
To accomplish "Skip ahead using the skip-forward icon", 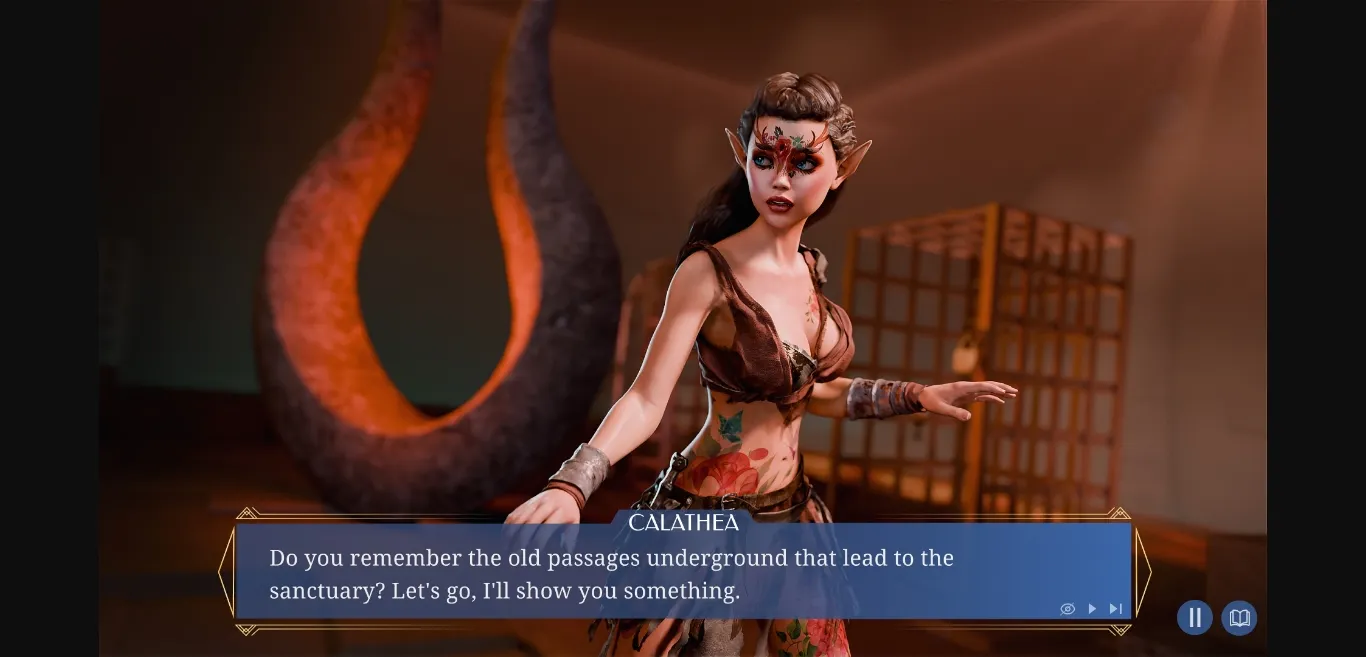I will 1116,609.
